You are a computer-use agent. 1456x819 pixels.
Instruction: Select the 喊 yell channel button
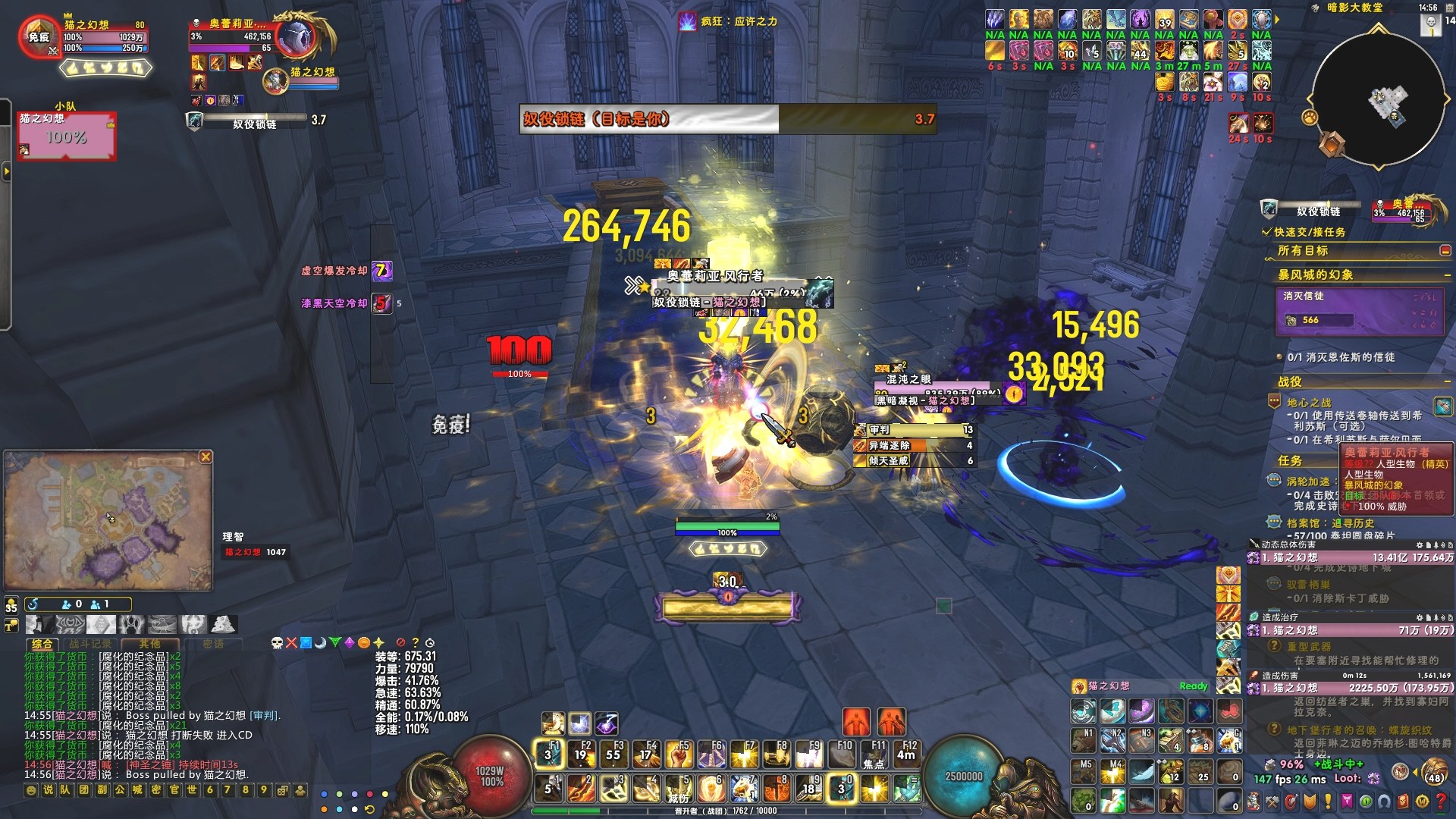tap(137, 790)
